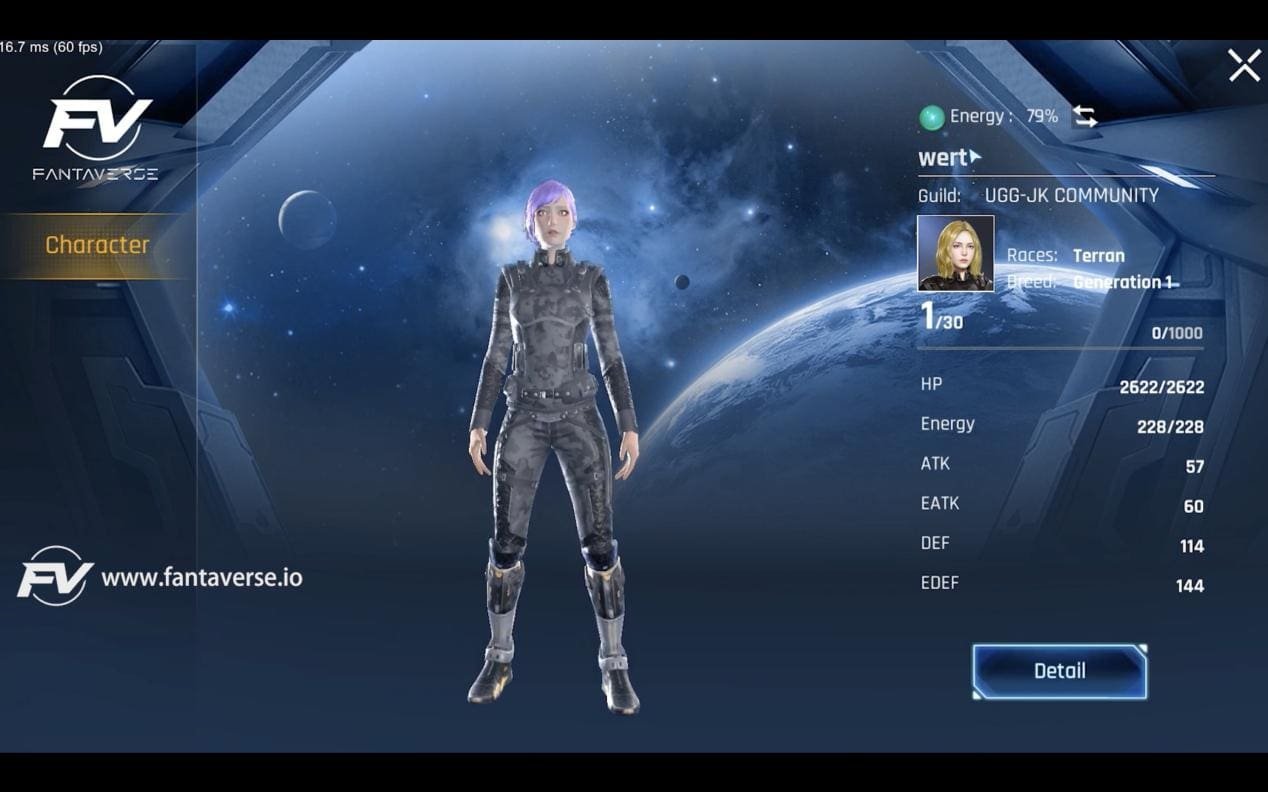Click the arrow beside the name wert
The image size is (1268, 792).
coord(975,157)
